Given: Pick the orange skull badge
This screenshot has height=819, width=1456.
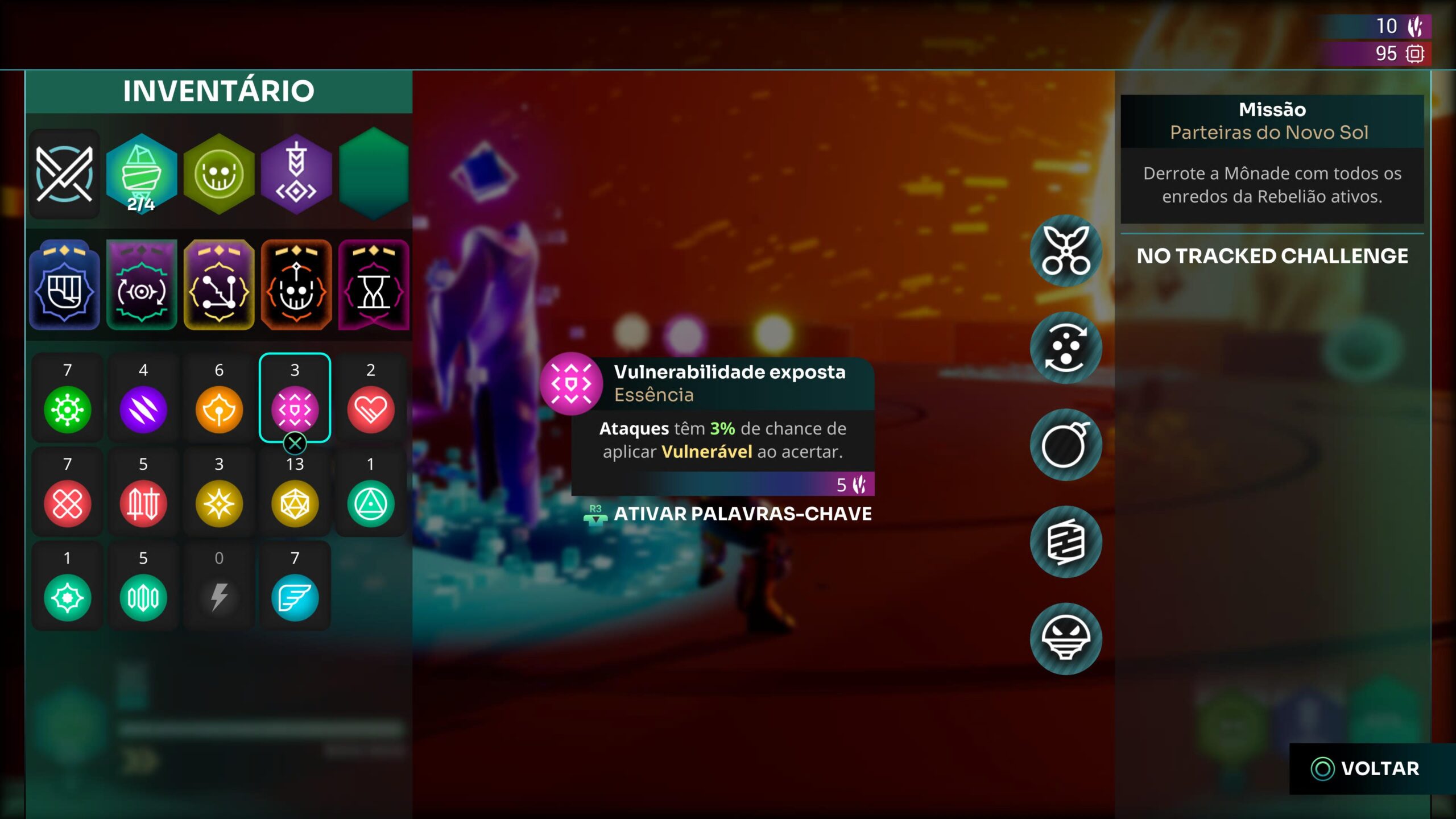Looking at the screenshot, I should pyautogui.click(x=296, y=286).
